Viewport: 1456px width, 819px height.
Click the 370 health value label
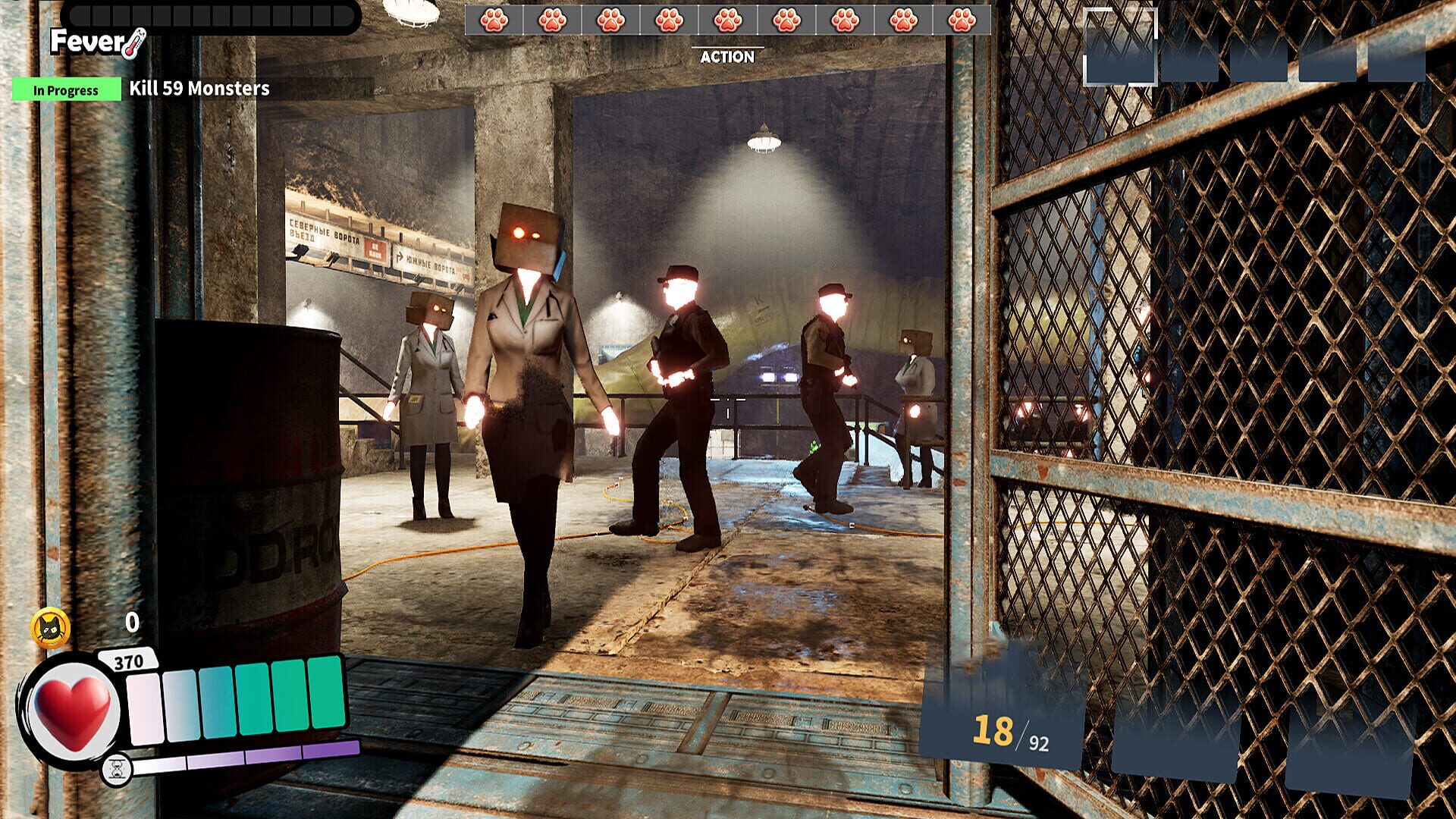point(129,661)
